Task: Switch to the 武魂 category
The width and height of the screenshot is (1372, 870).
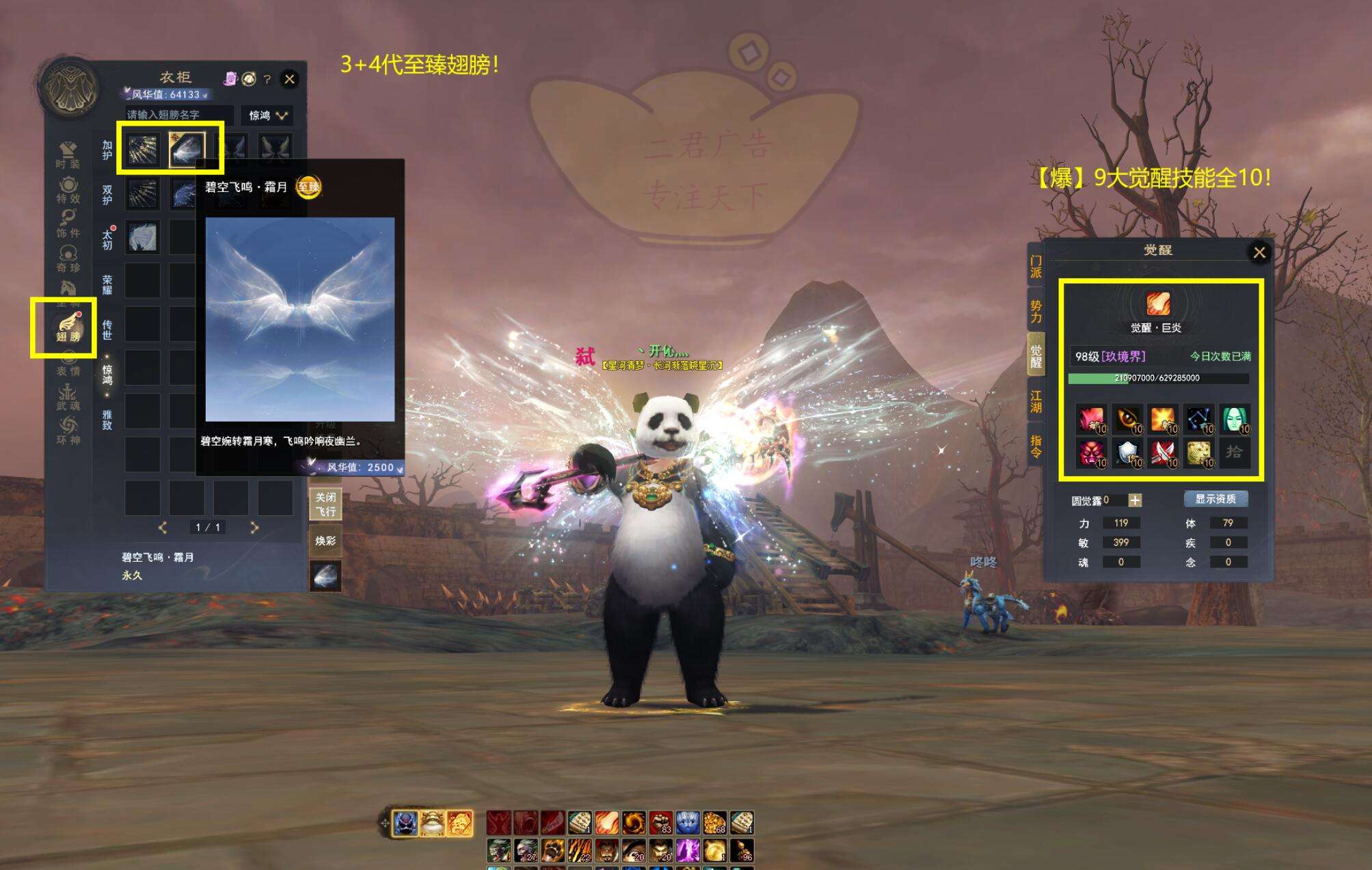Action: tap(68, 396)
